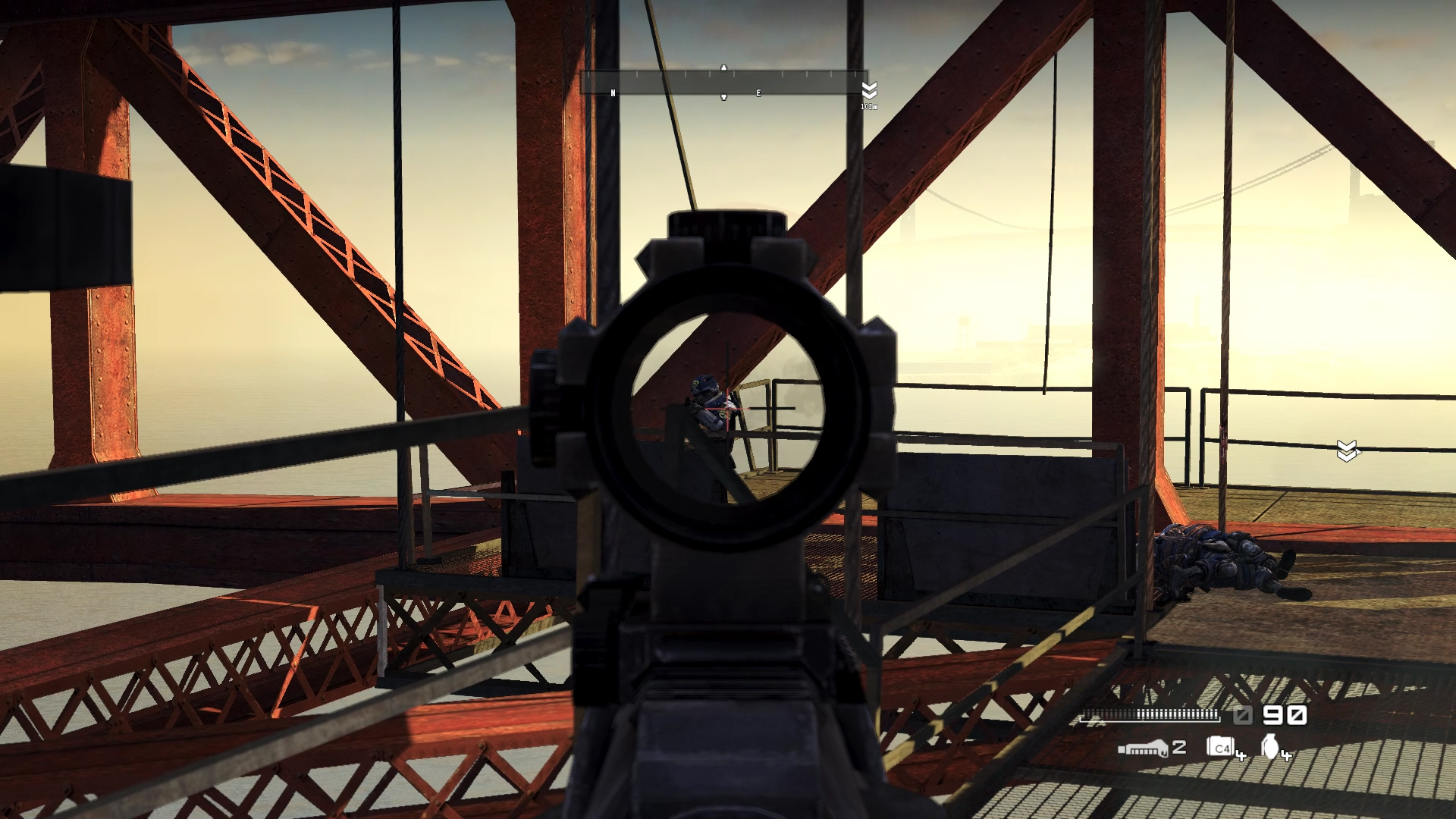The width and height of the screenshot is (1456, 819).
Task: Click the compass heading bar
Action: click(x=723, y=83)
